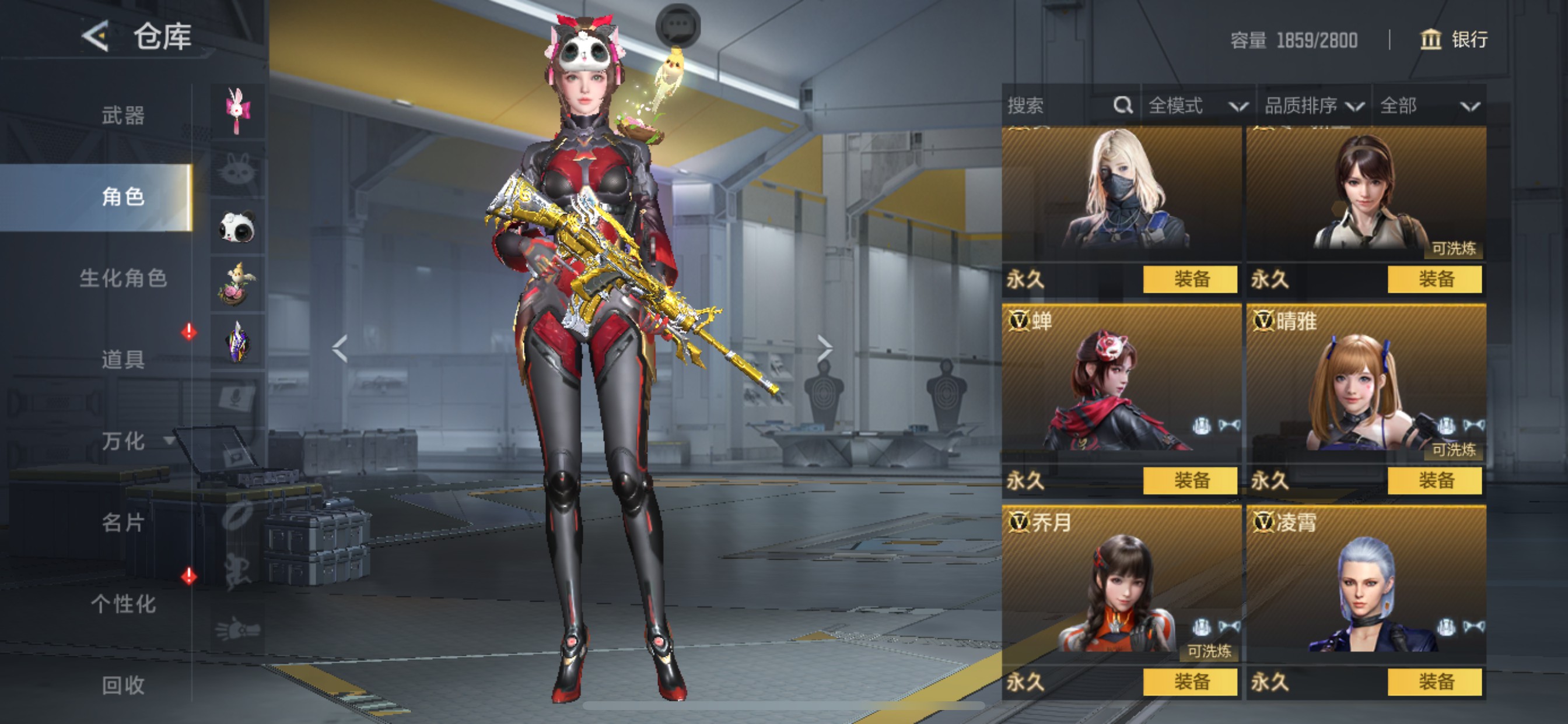Select the panda mask accessory slot
The height and width of the screenshot is (724, 1568).
coord(237,227)
